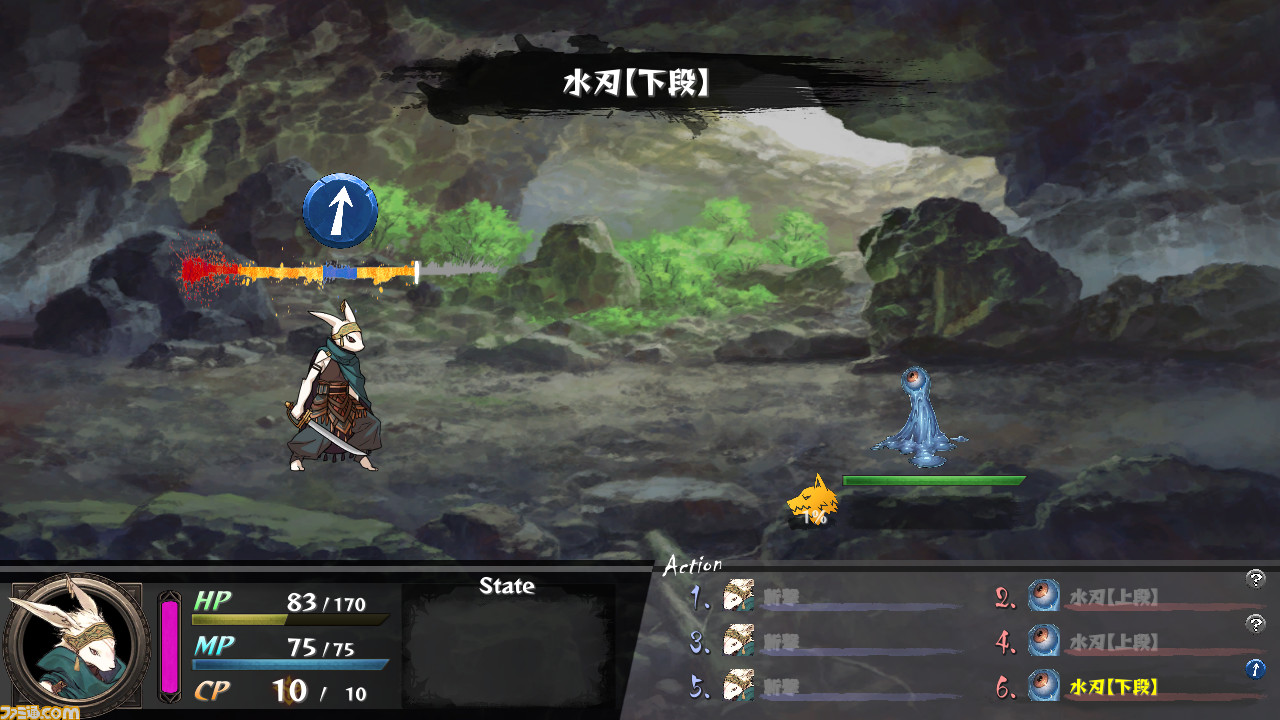
Task: Select action 1 slash in the queue
Action: (778, 597)
